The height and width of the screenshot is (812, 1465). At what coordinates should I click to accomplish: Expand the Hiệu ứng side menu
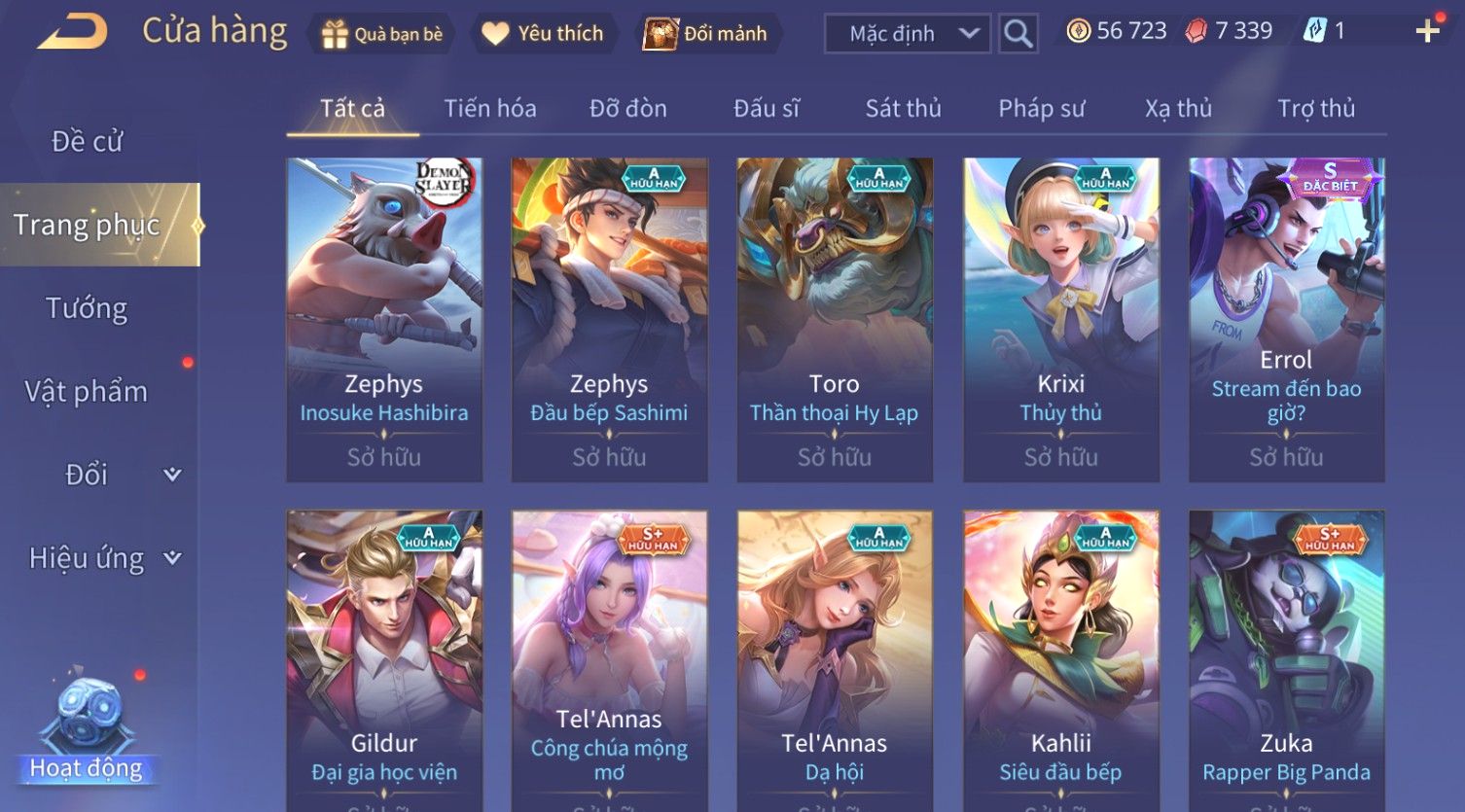[x=102, y=558]
